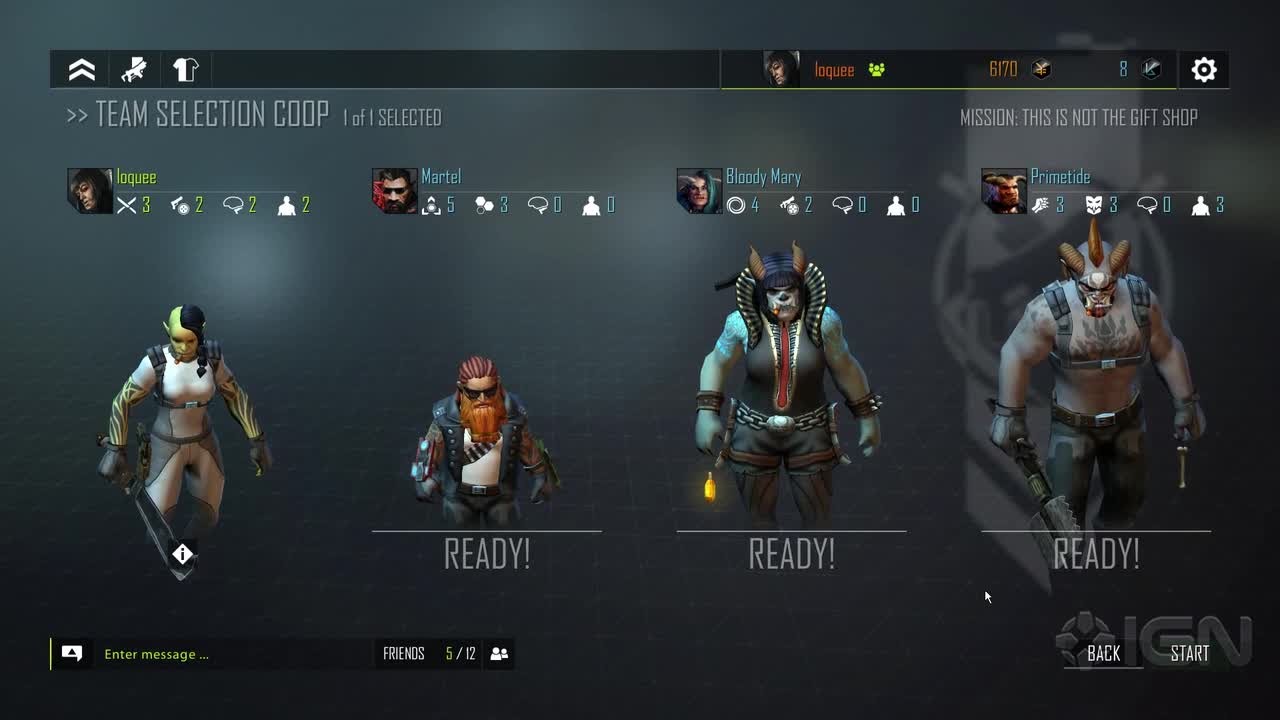1280x720 pixels.
Task: Switch to the weapon loadout tab
Action: pyautogui.click(x=134, y=70)
